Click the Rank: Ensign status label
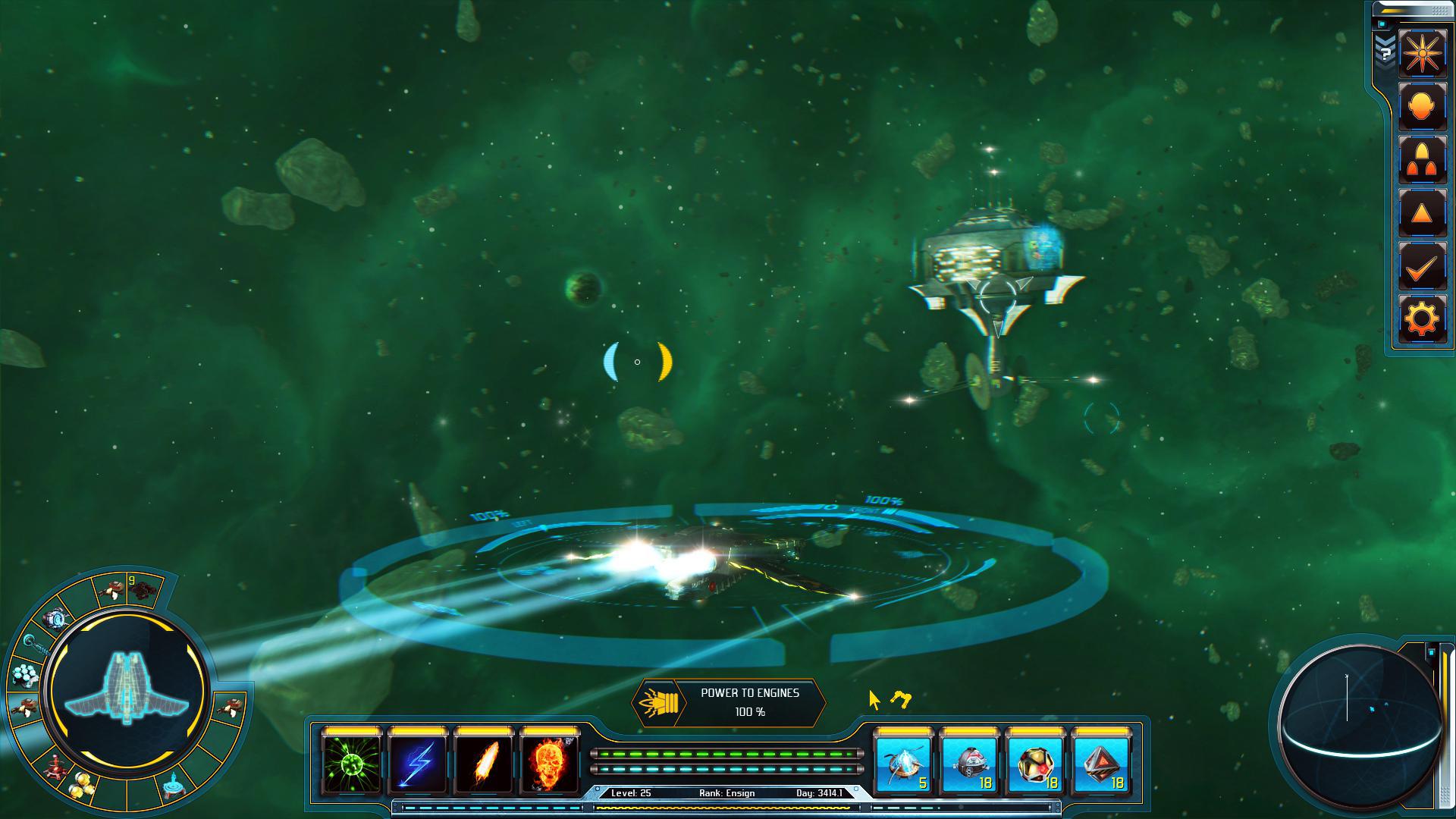 tap(726, 792)
